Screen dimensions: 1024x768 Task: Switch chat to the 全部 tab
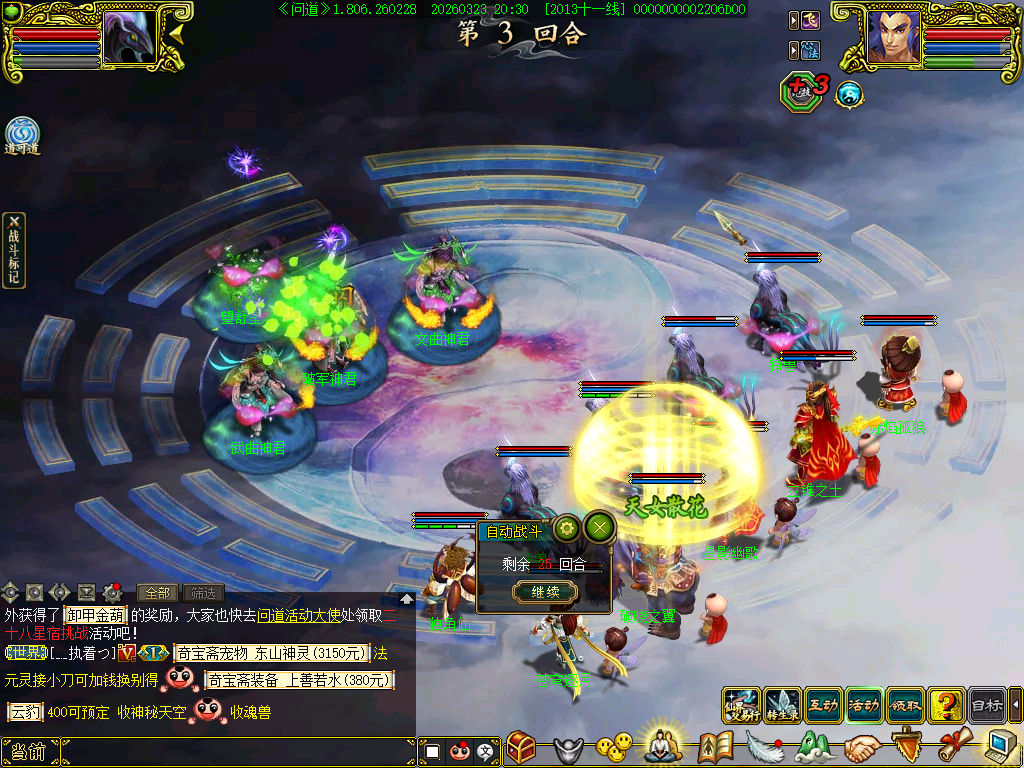(x=157, y=593)
